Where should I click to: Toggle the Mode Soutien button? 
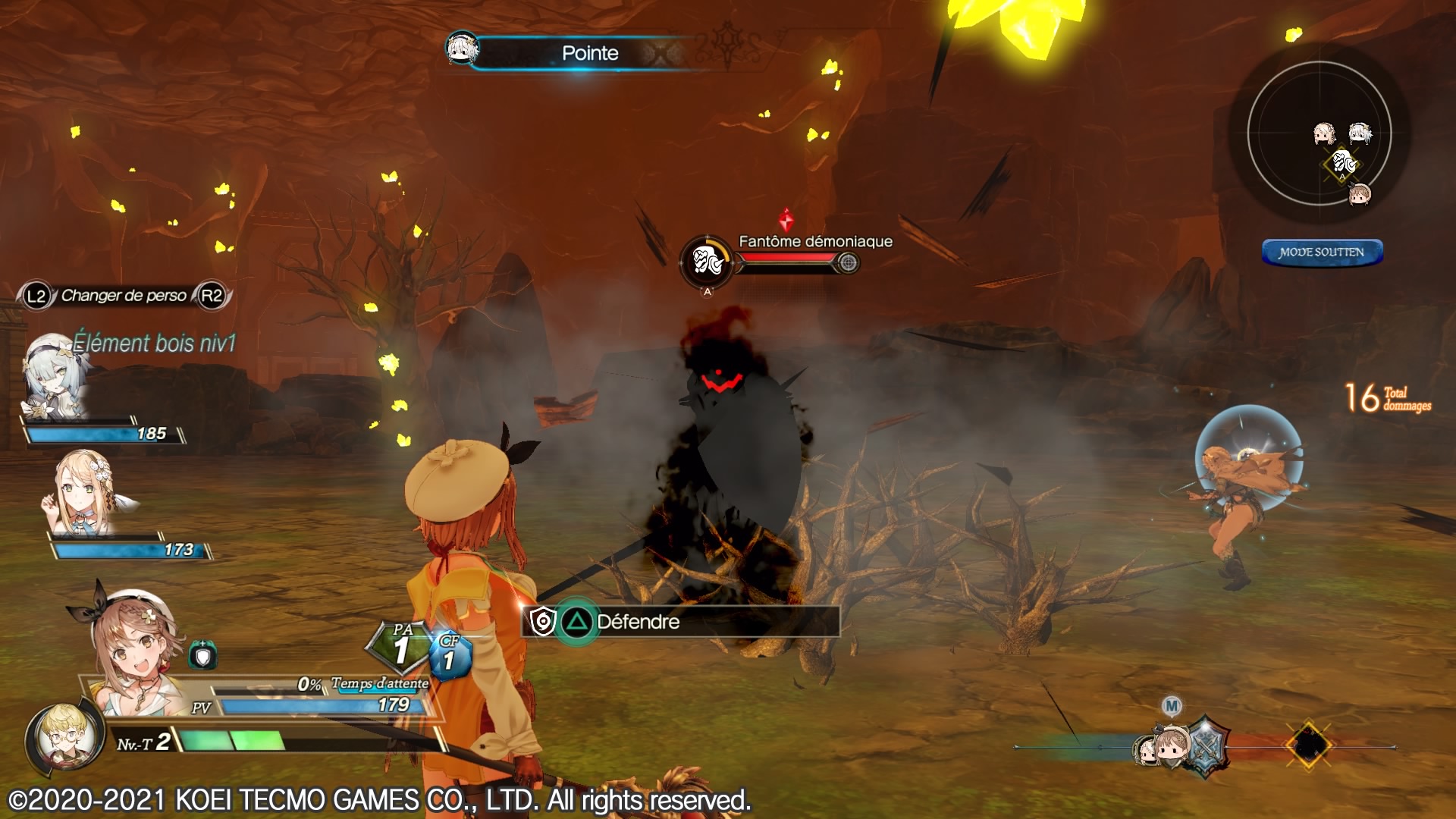coord(1322,253)
